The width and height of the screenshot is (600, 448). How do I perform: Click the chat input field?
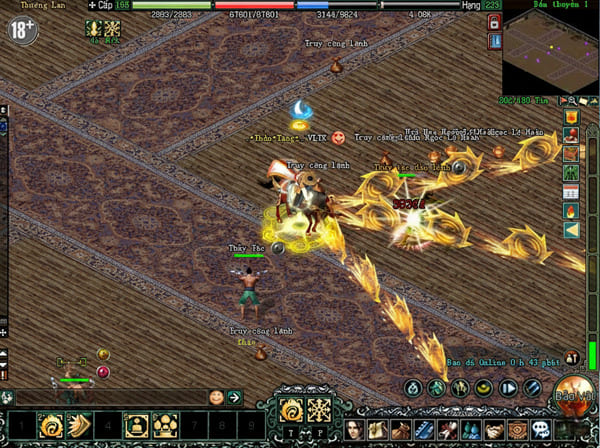coord(110,397)
